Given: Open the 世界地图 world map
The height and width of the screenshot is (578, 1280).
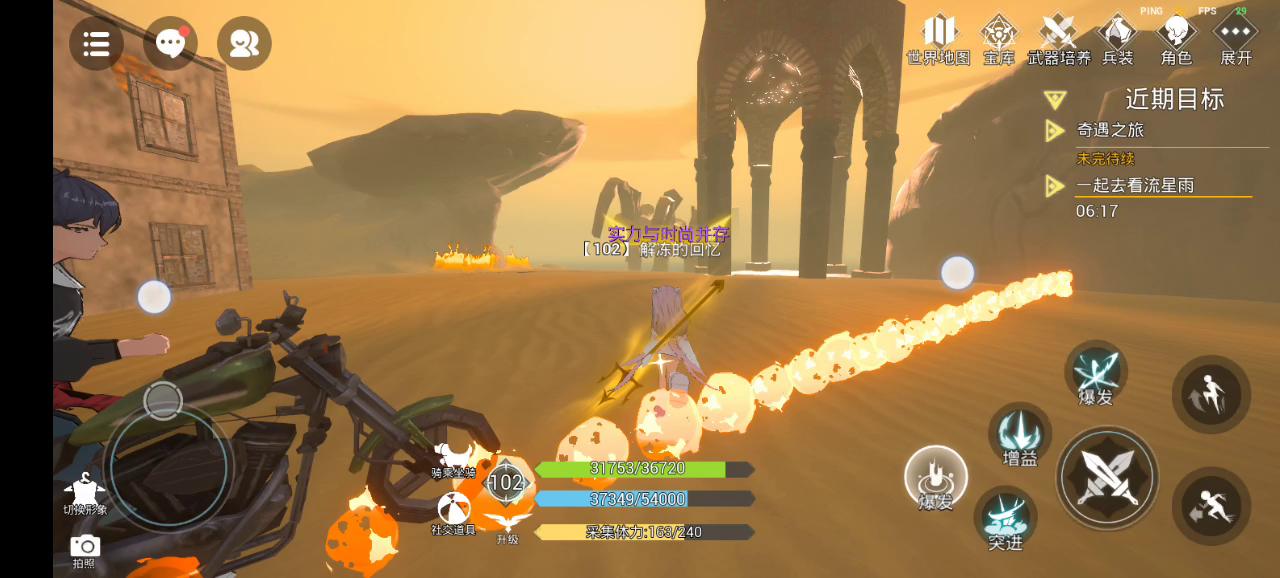Looking at the screenshot, I should coord(938,37).
